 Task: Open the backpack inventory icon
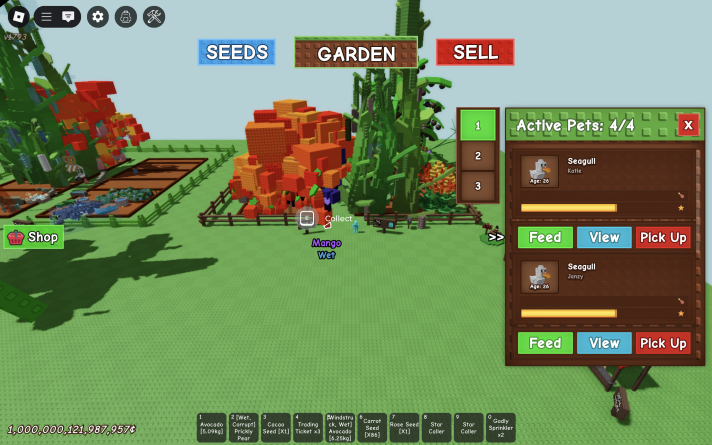[126, 16]
